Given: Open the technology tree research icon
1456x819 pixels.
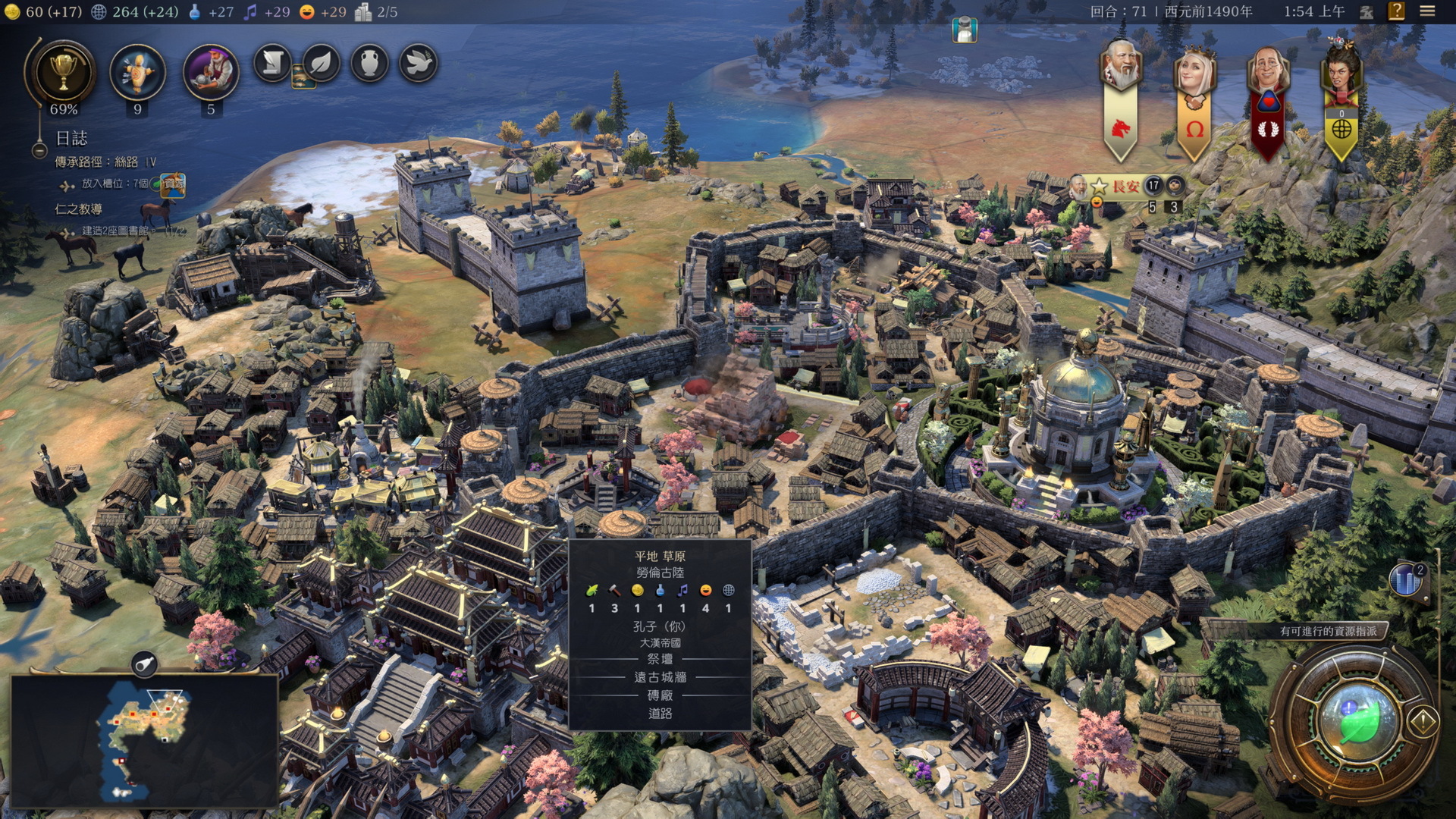Looking at the screenshot, I should [x=137, y=72].
